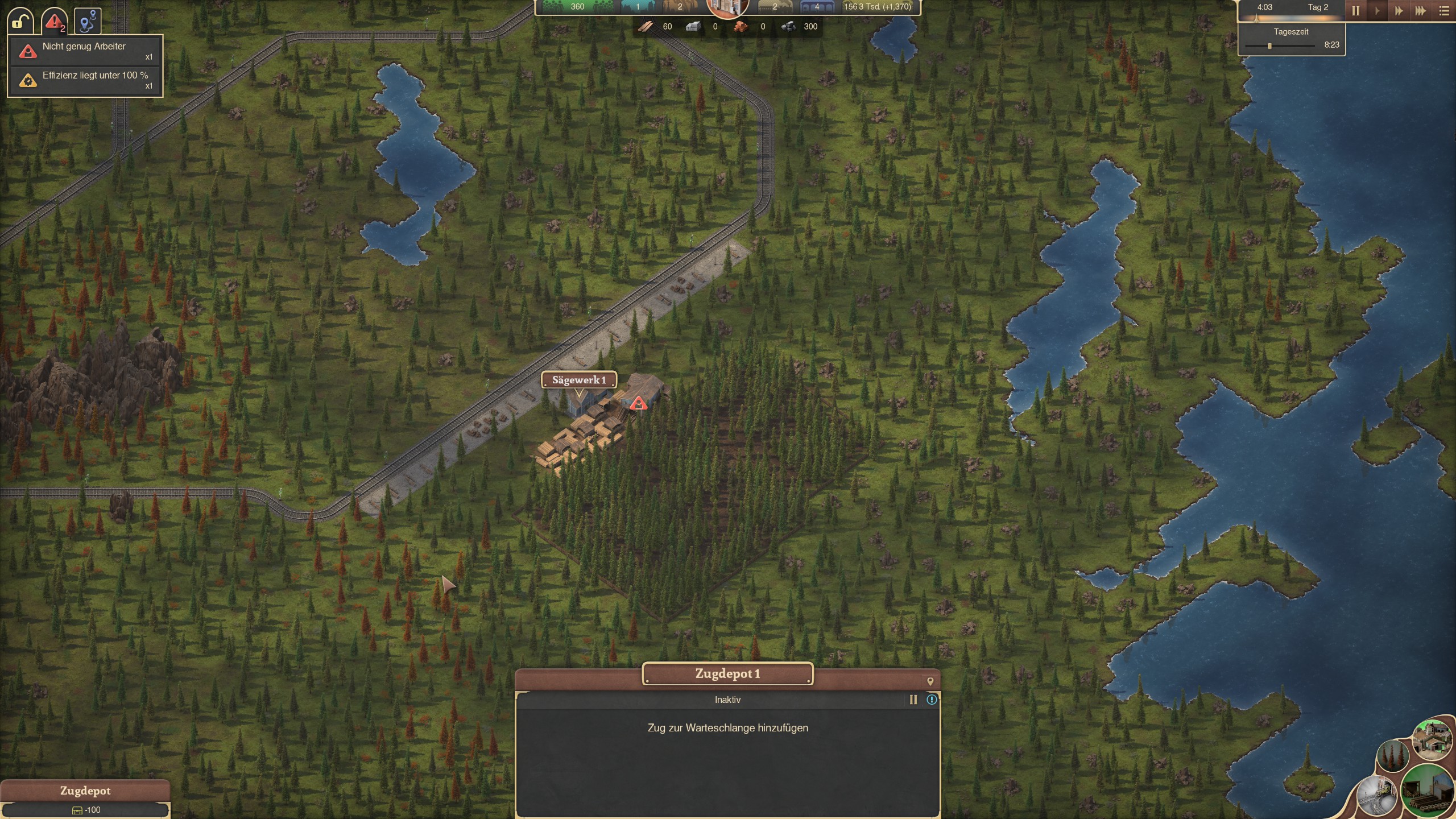1456x819 pixels.
Task: Pause the game speed
Action: (x=1355, y=11)
